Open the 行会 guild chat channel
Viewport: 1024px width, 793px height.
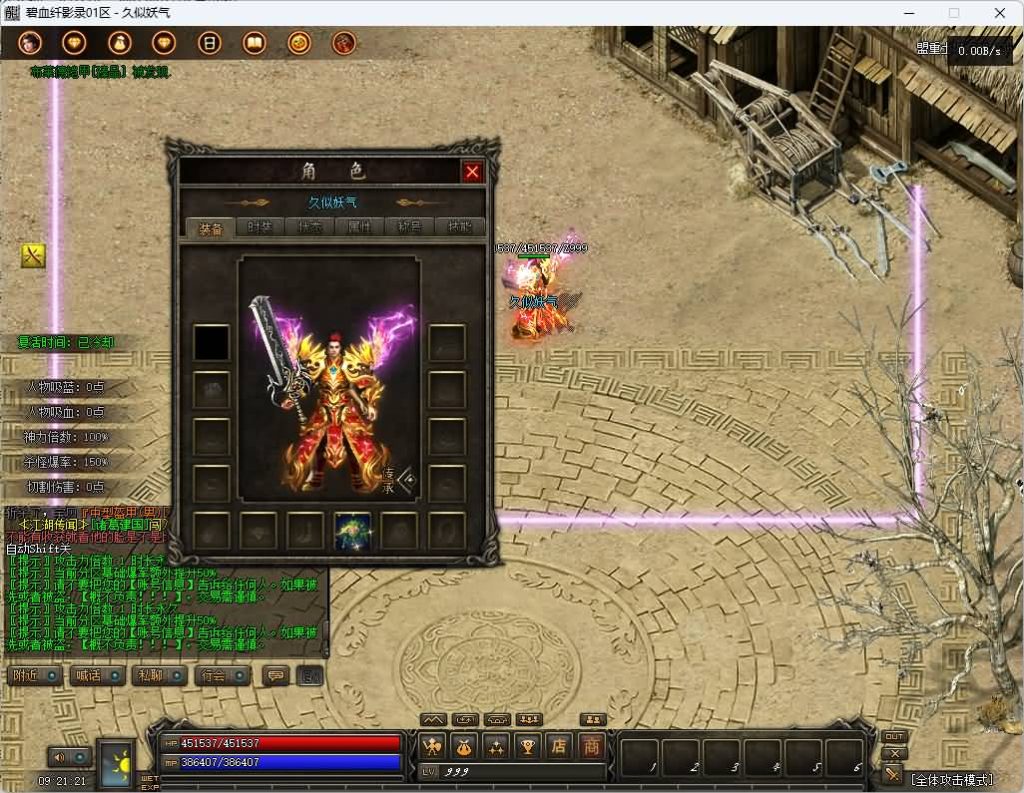[222, 675]
